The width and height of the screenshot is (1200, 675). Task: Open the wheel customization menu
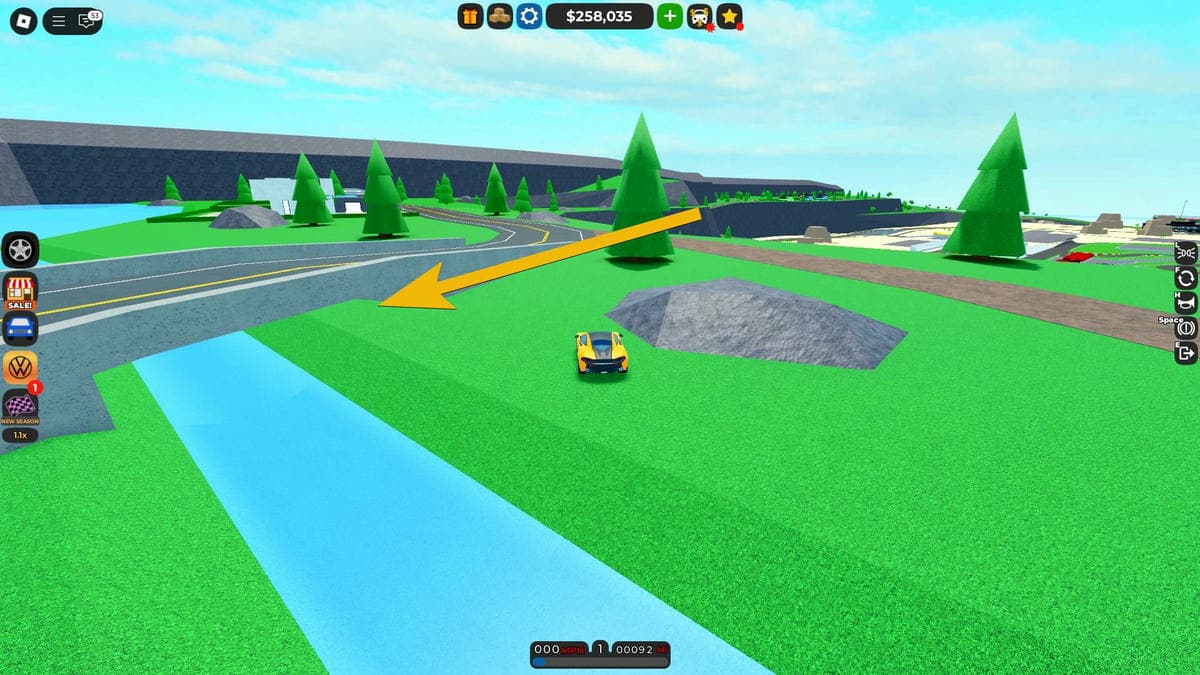21,249
